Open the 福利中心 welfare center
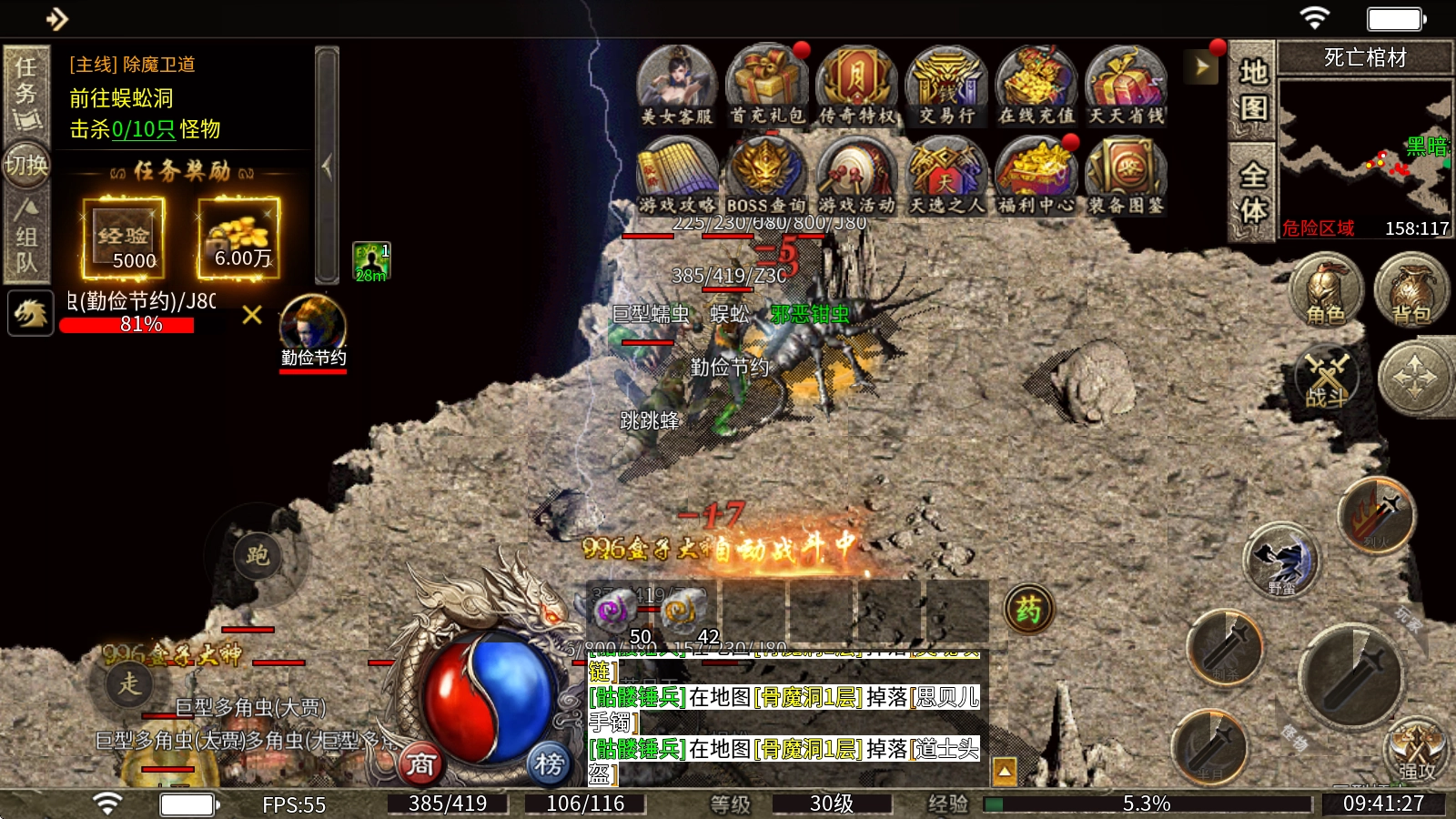 [x=1036, y=176]
